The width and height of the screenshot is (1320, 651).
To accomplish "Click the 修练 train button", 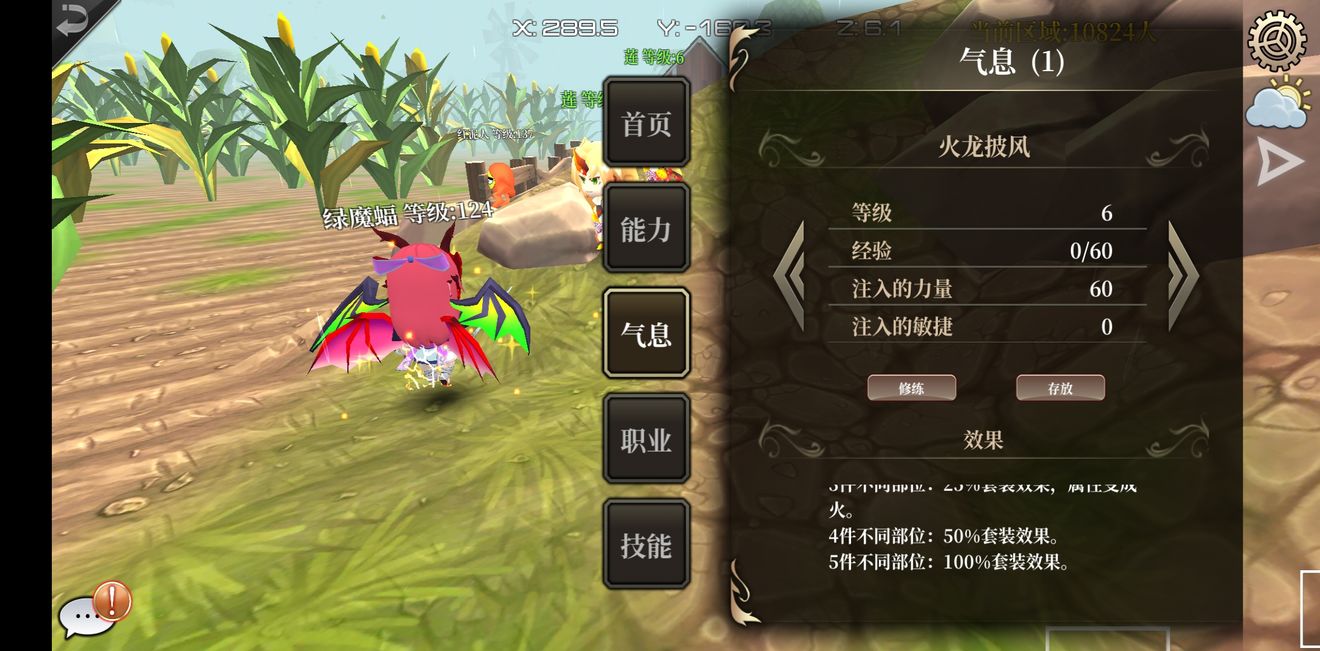I will tap(911, 388).
